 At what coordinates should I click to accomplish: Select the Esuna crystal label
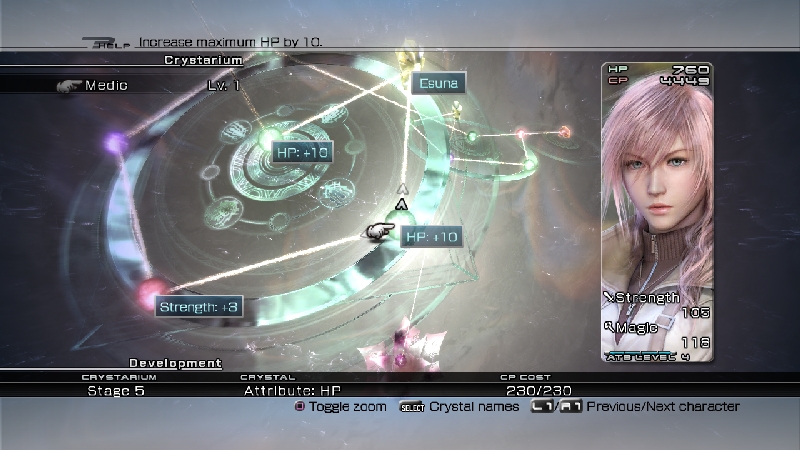(438, 83)
